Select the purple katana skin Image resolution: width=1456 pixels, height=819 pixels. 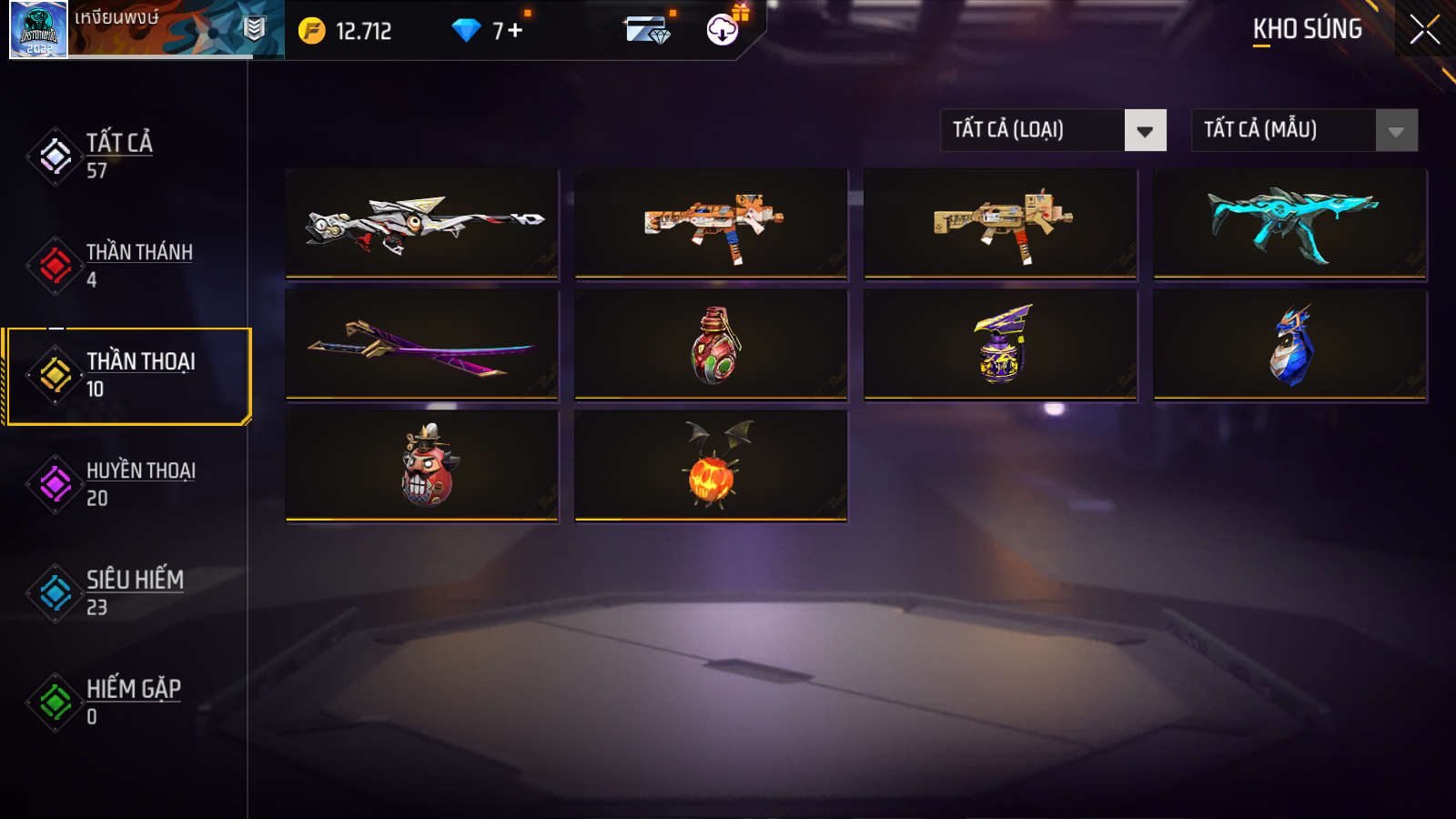click(422, 345)
